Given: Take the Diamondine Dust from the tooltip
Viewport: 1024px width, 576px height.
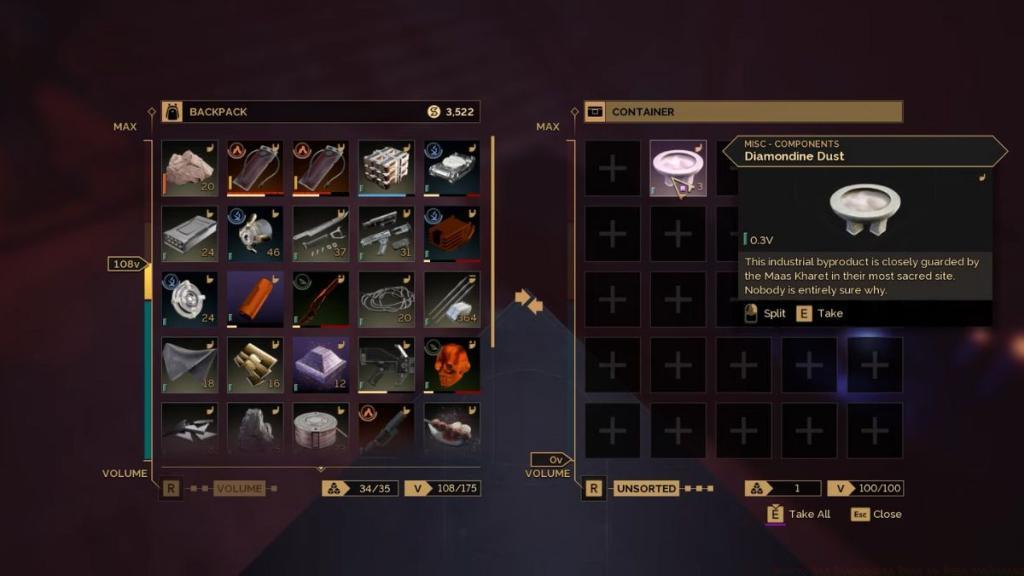Looking at the screenshot, I should click(822, 313).
